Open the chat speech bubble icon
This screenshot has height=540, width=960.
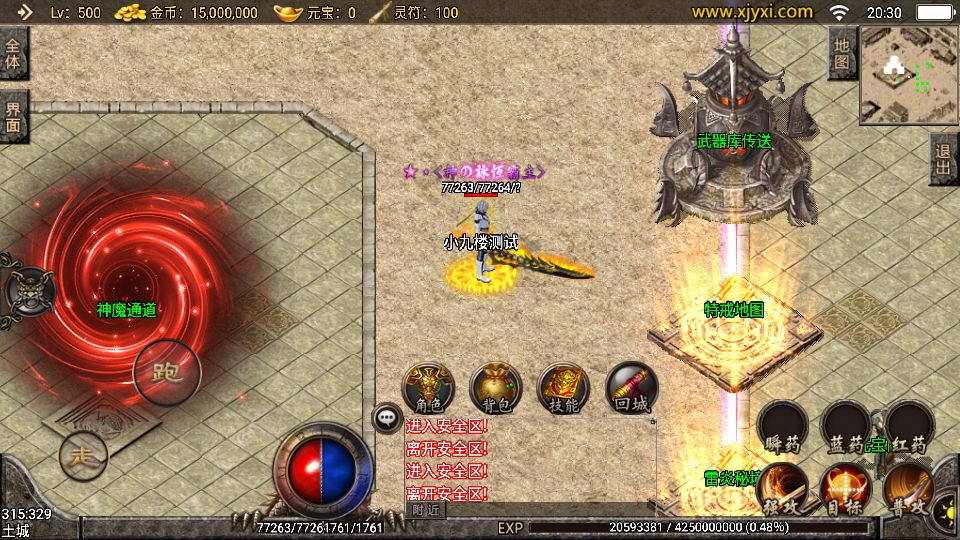(387, 418)
